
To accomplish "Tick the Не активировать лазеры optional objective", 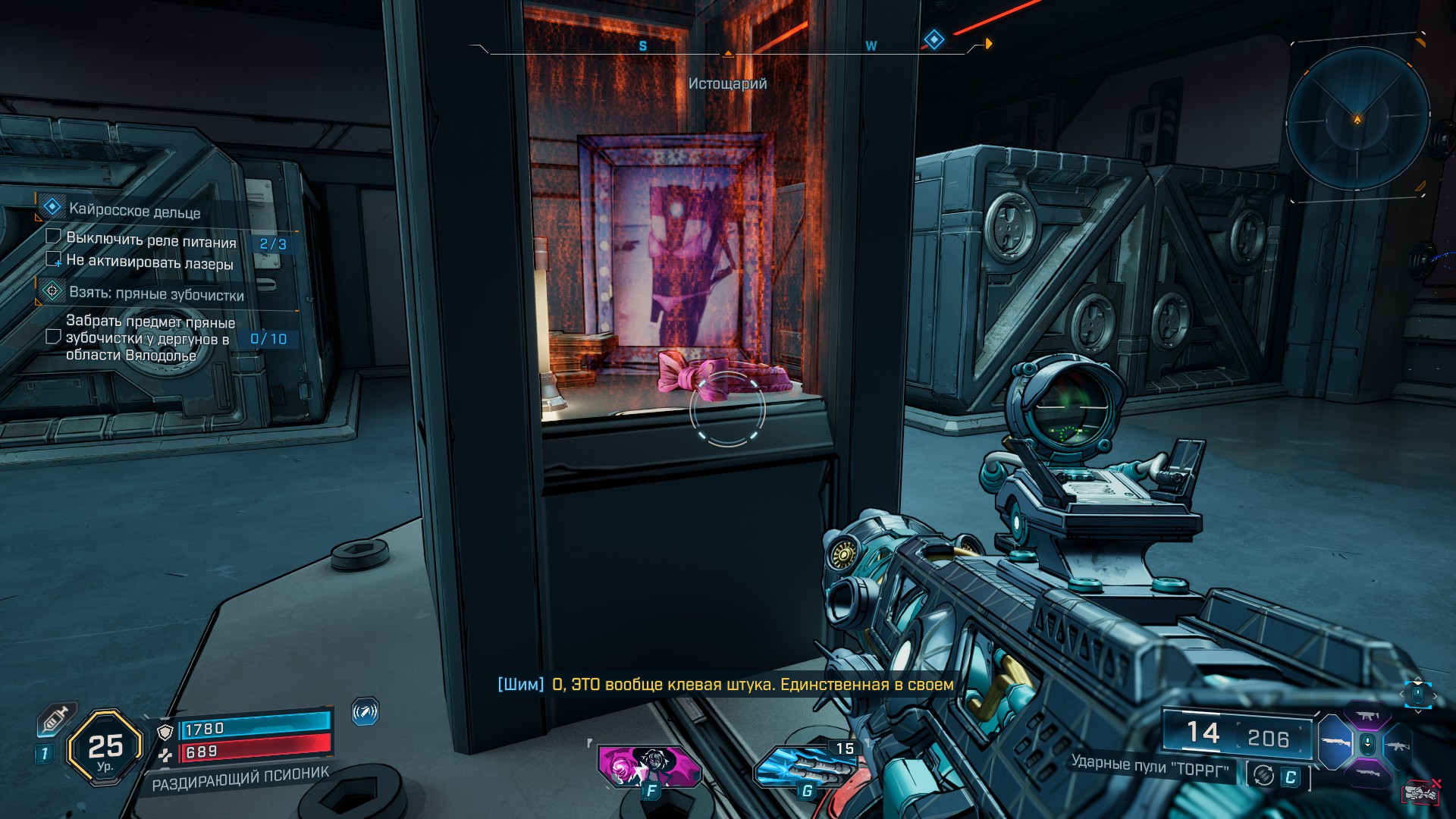I will point(53,259).
